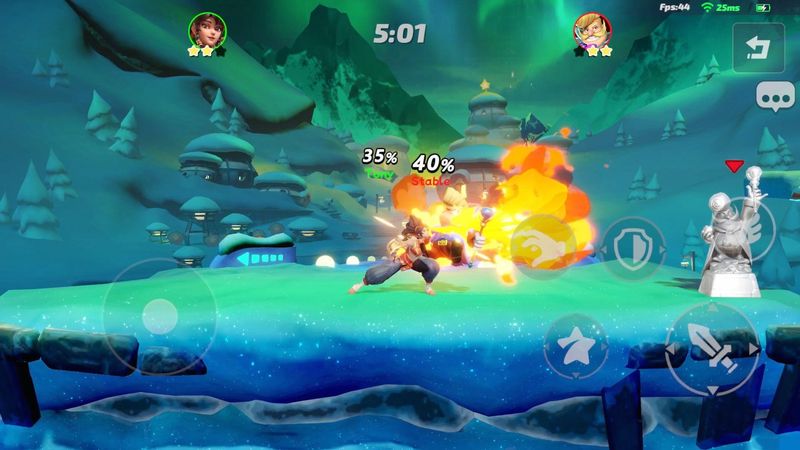Open the chat speech bubble
The width and height of the screenshot is (800, 450).
pos(768,98)
